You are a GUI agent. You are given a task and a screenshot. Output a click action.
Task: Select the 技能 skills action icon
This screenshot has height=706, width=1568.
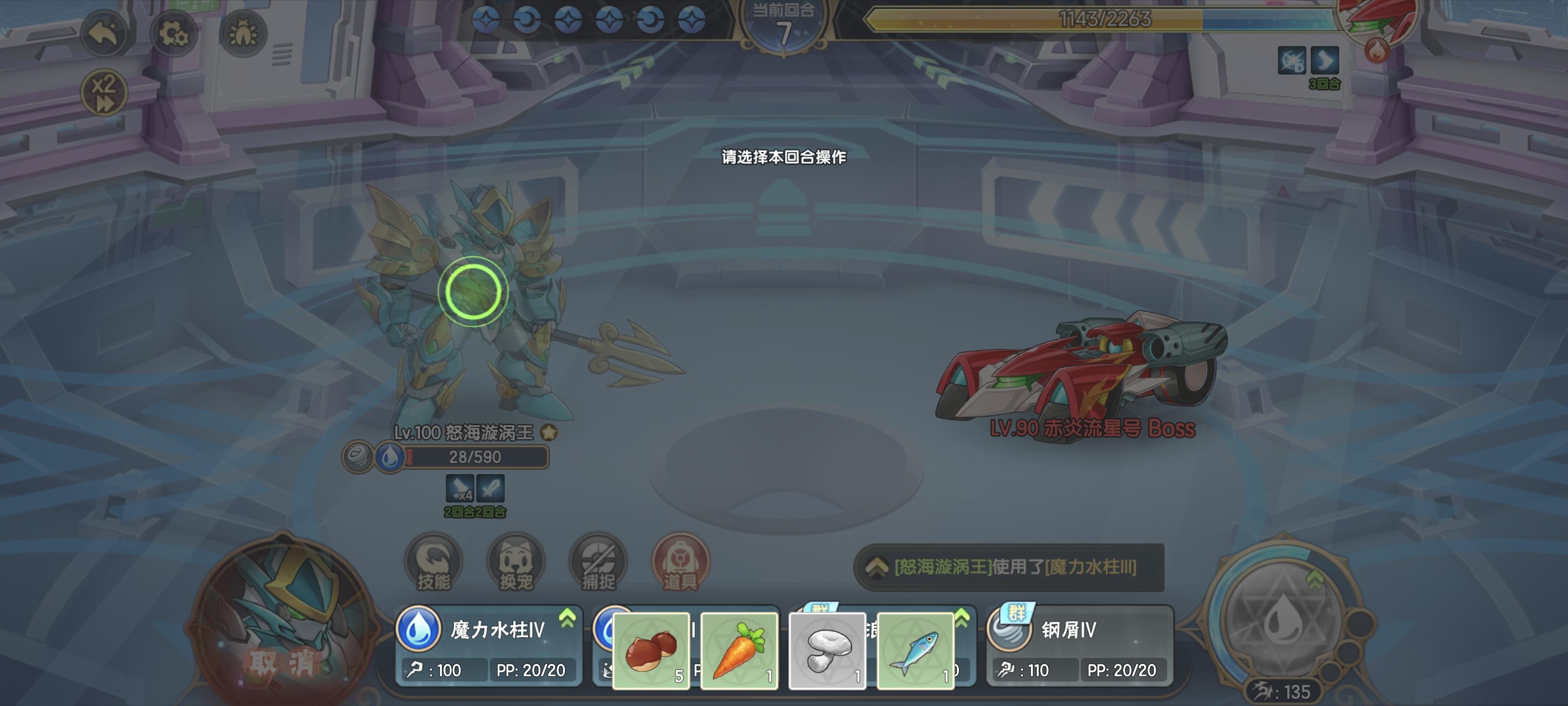point(435,563)
